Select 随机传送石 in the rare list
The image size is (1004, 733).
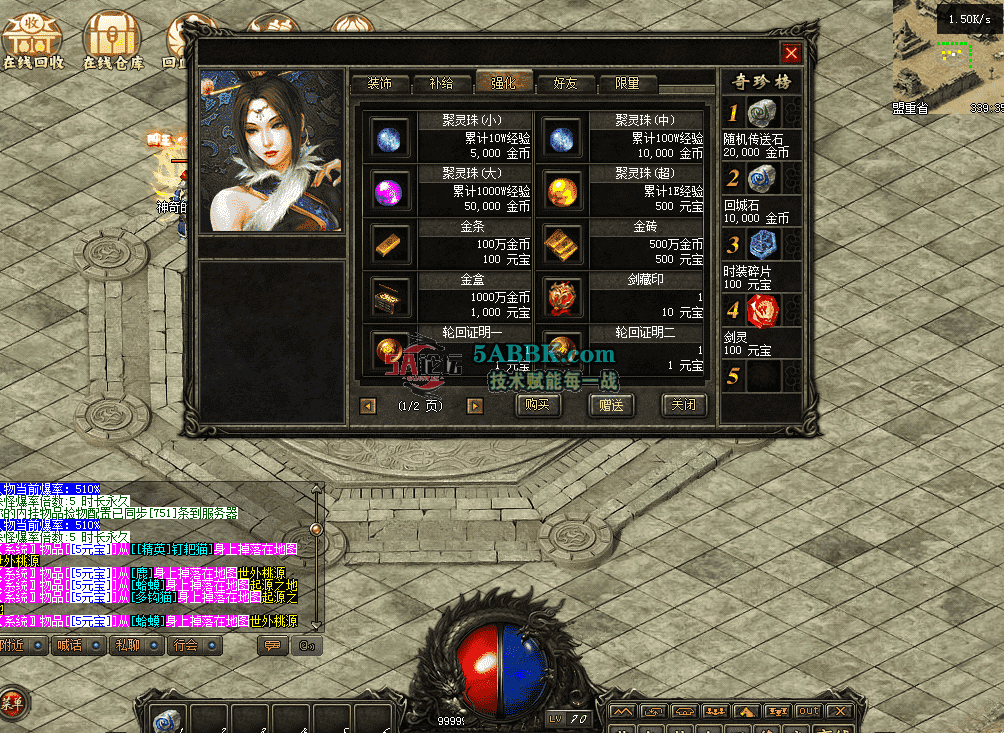[762, 113]
